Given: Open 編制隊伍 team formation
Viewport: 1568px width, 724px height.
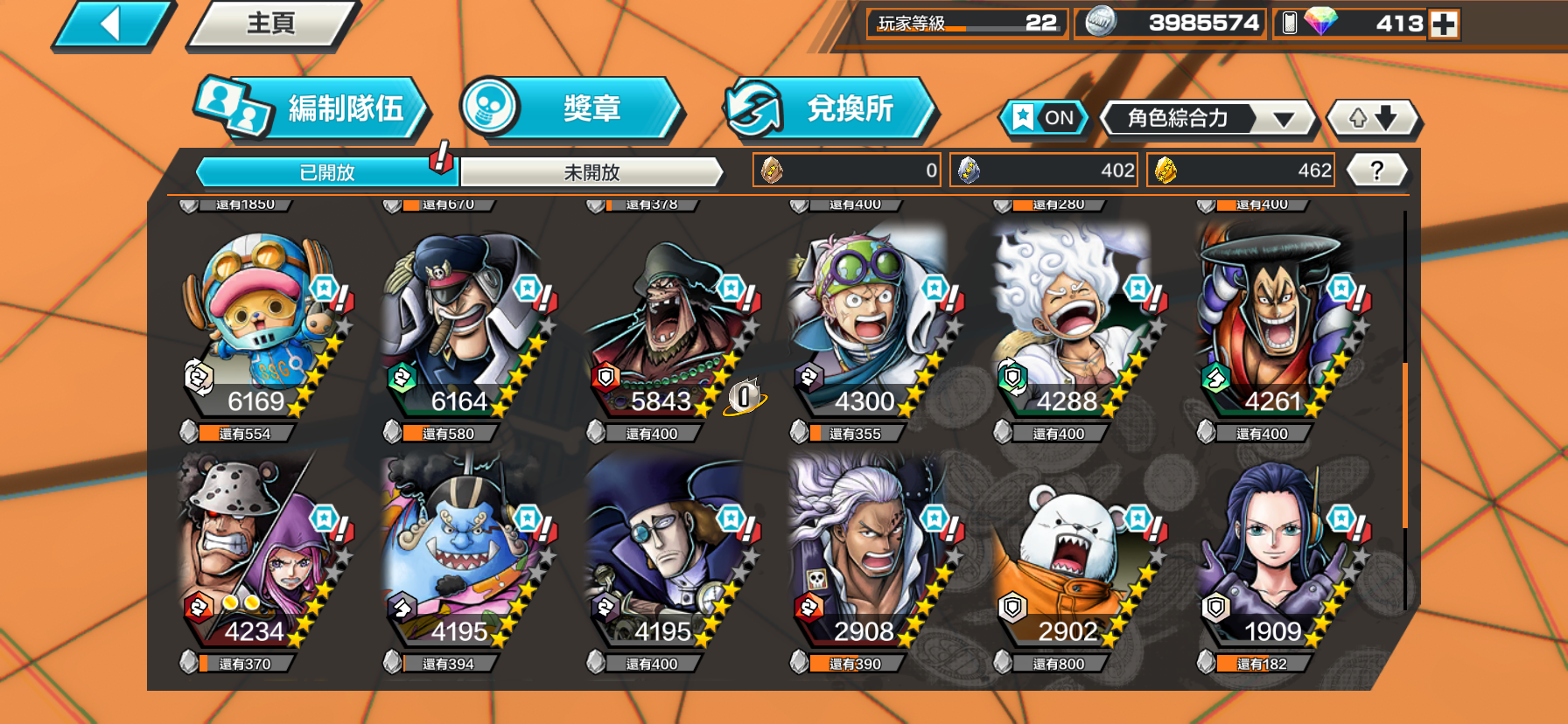Looking at the screenshot, I should (312, 108).
